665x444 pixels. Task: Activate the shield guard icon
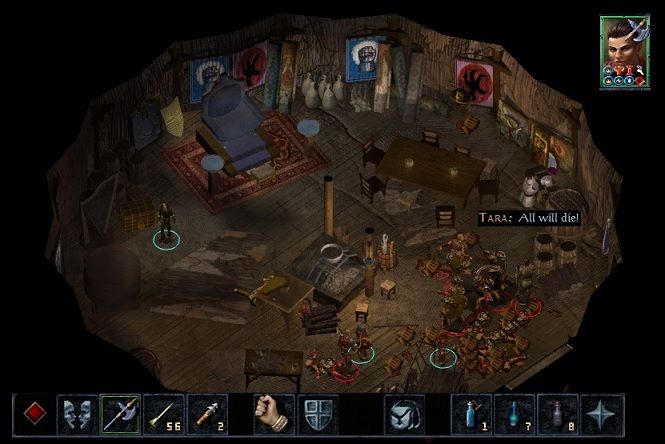click(315, 412)
